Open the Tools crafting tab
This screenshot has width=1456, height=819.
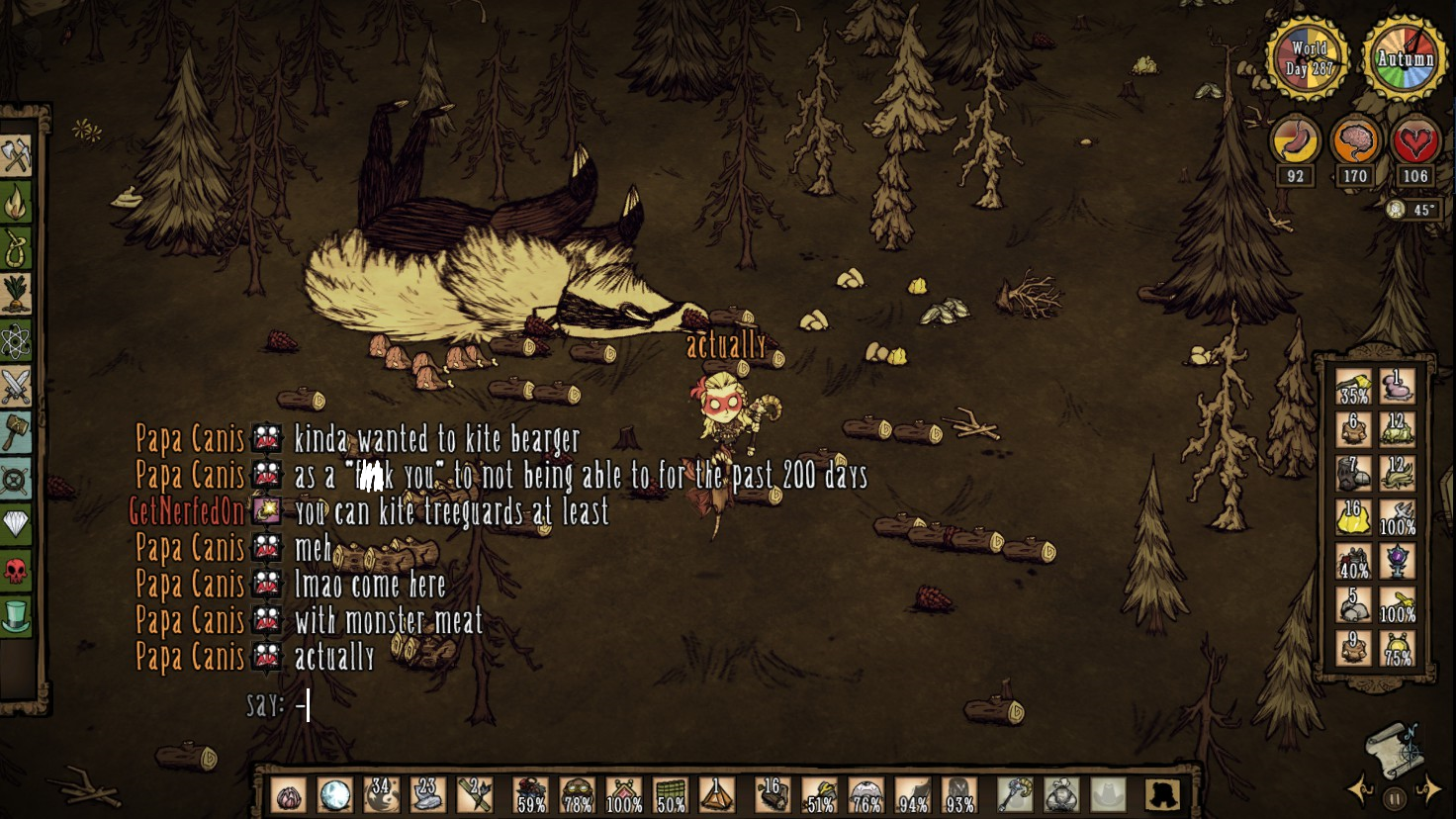tap(17, 156)
